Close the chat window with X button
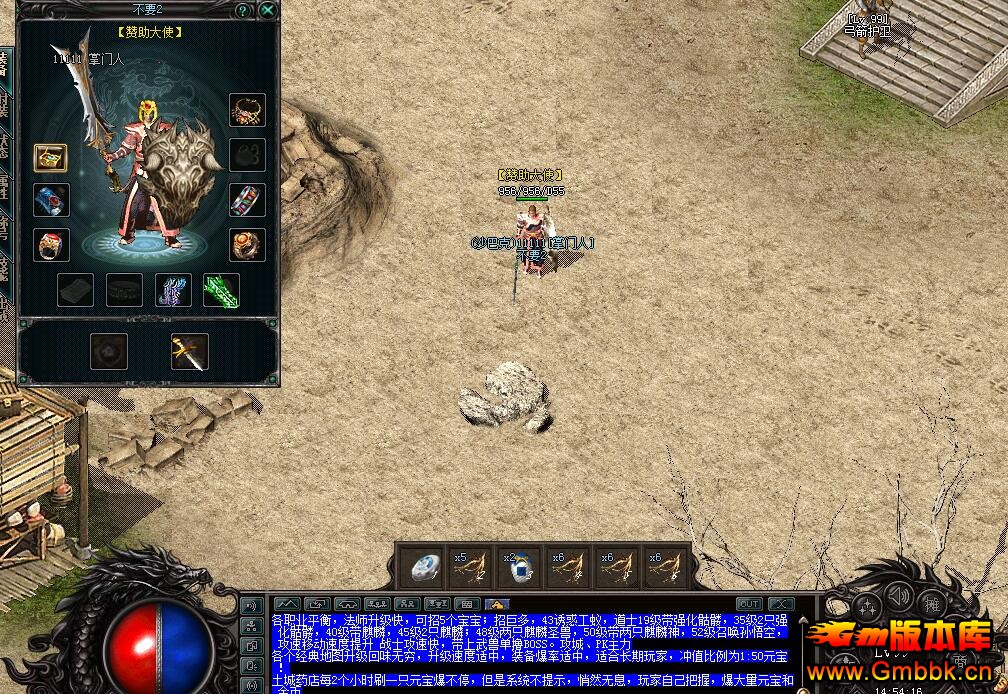 click(780, 604)
